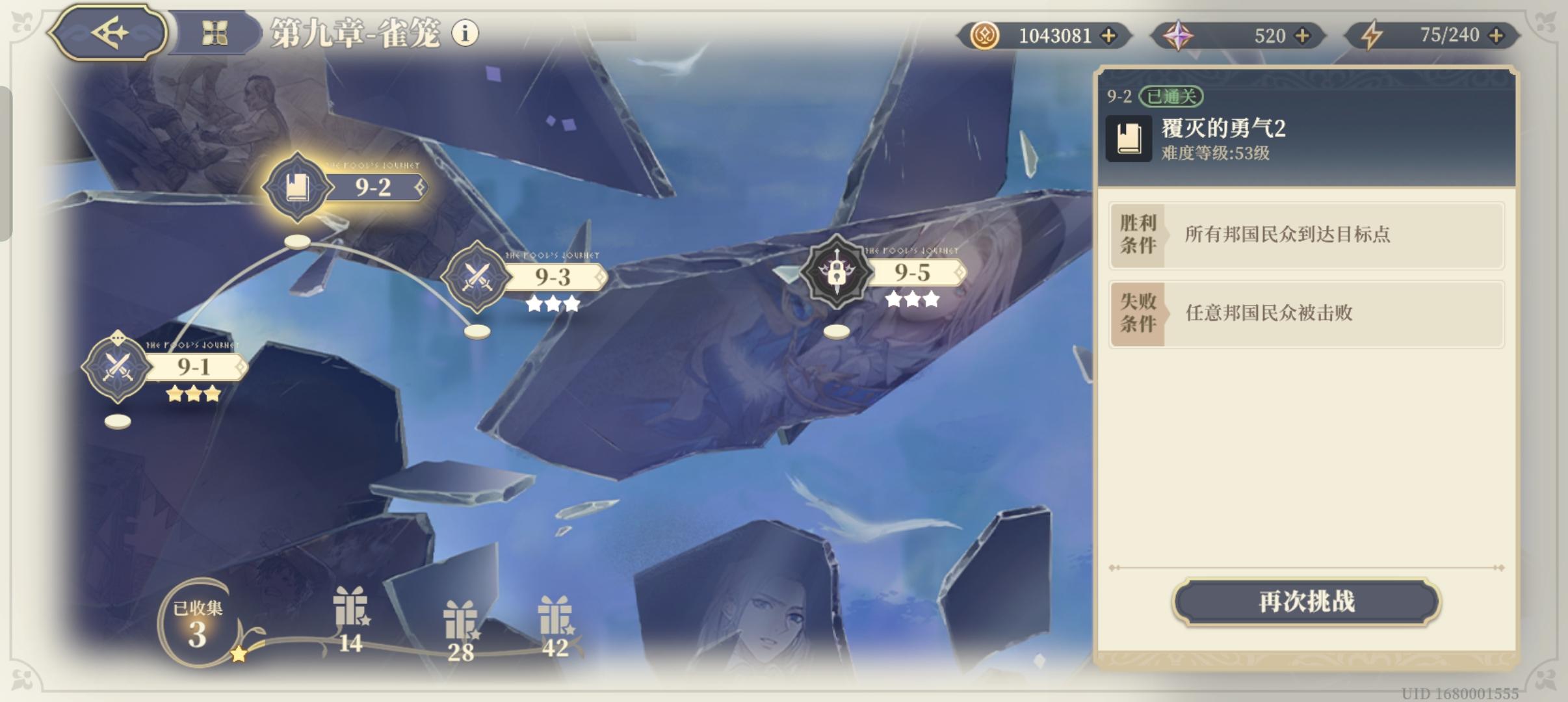1568x702 pixels.
Task: Refill energy using the plus beside 75/240
Action: [1496, 35]
